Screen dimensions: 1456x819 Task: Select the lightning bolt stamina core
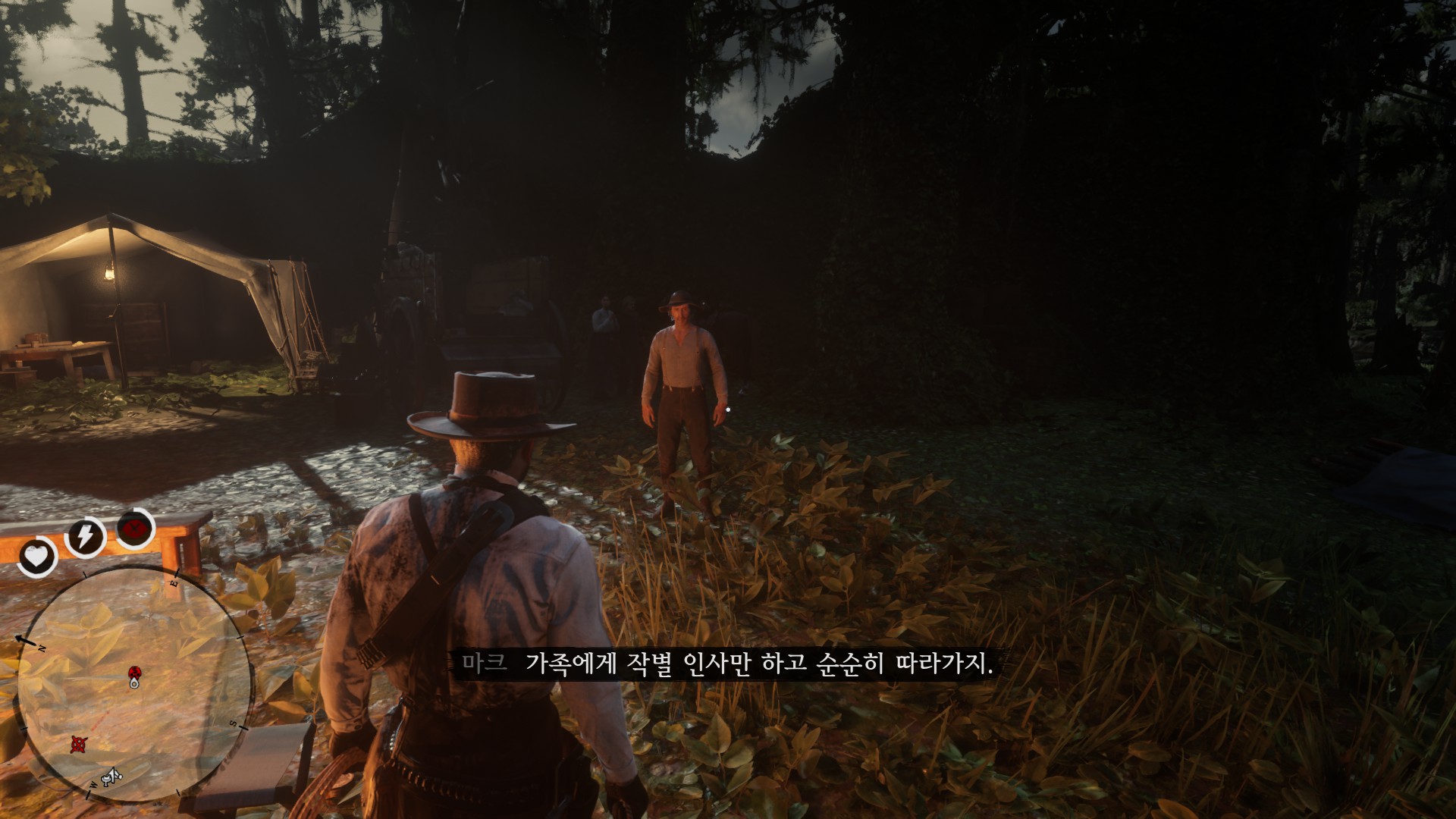85,537
